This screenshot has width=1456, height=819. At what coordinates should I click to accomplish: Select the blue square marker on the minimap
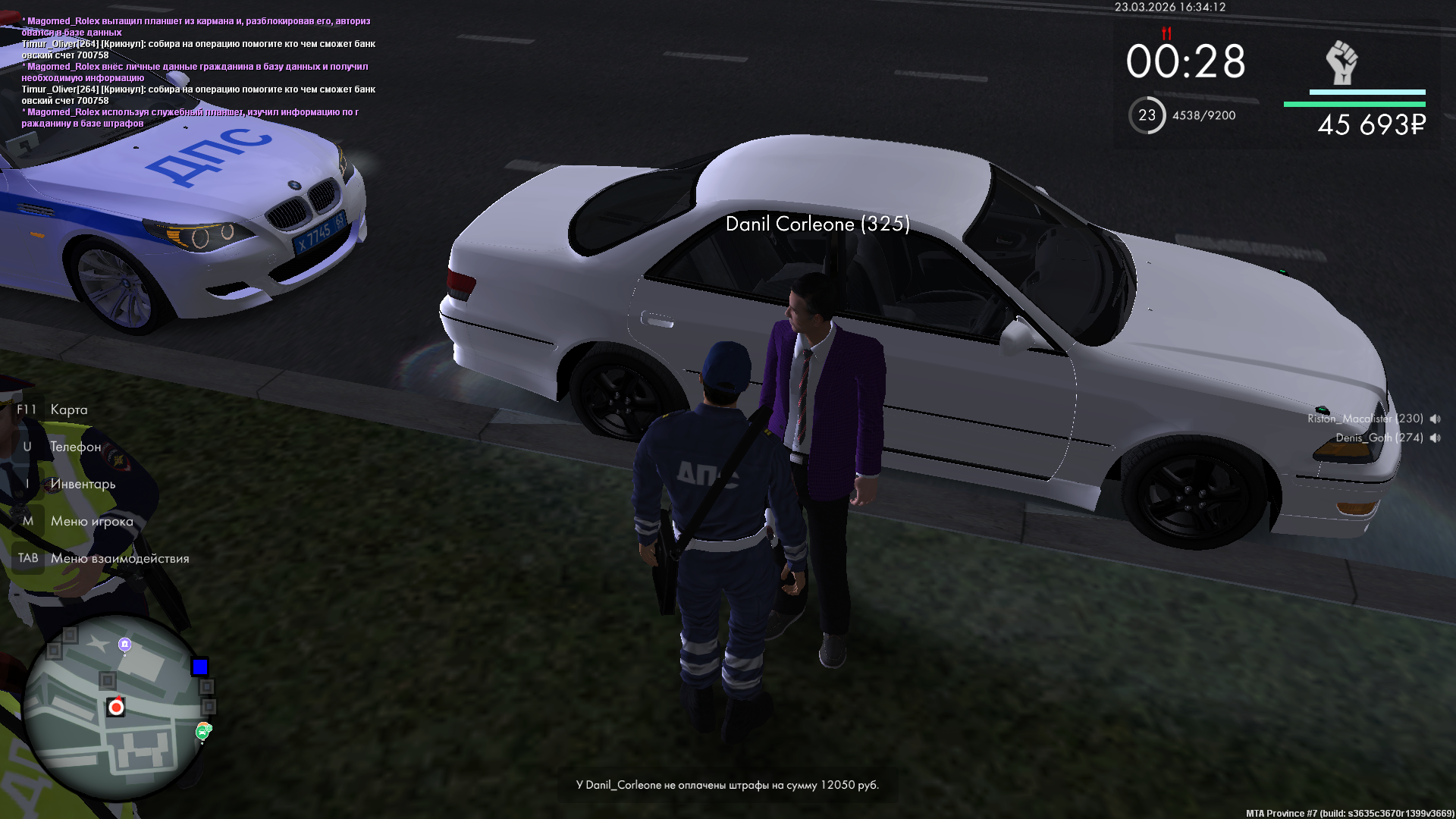pos(200,667)
